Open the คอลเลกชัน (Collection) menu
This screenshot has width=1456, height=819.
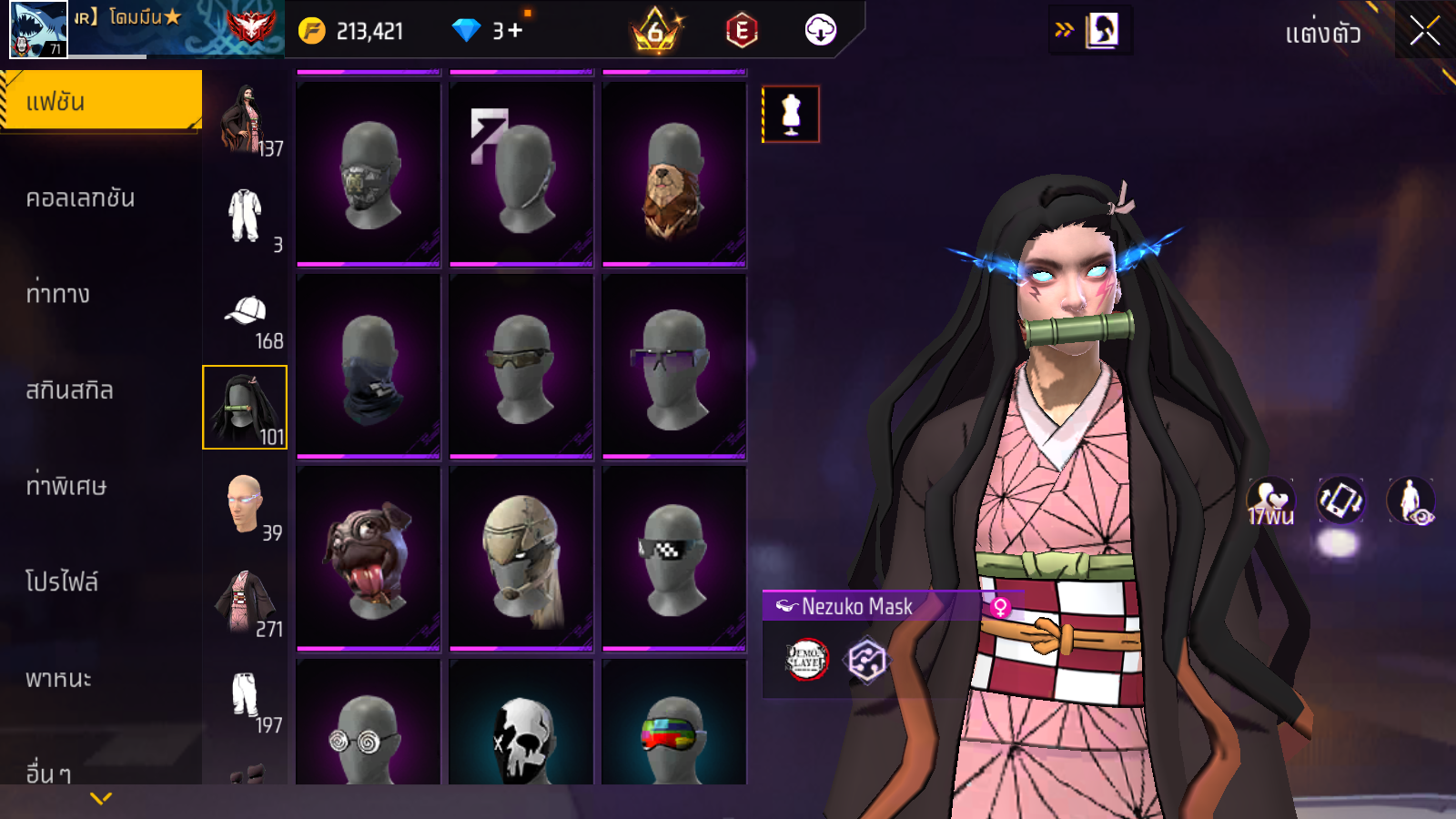coord(80,198)
